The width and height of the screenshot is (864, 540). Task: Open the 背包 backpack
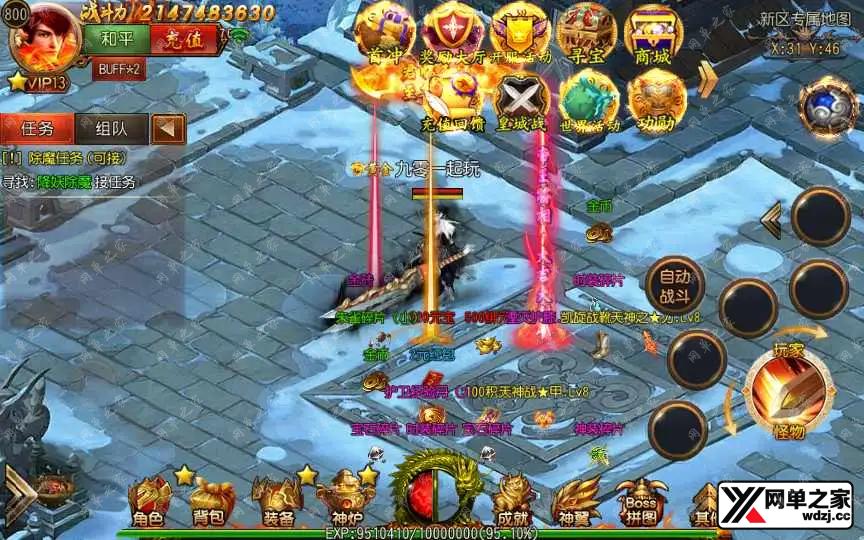click(x=211, y=500)
